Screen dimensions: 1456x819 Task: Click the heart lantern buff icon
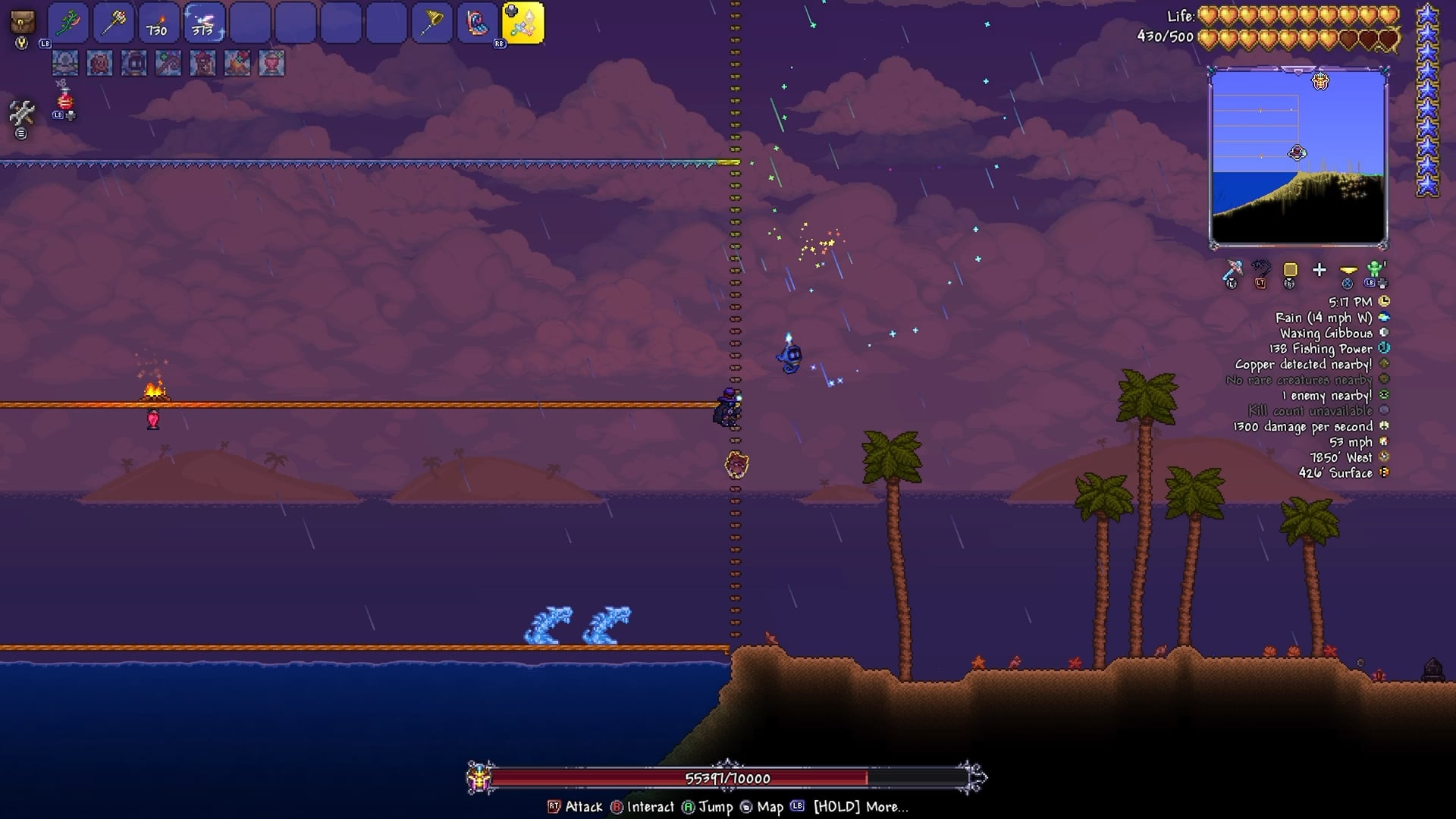point(271,63)
